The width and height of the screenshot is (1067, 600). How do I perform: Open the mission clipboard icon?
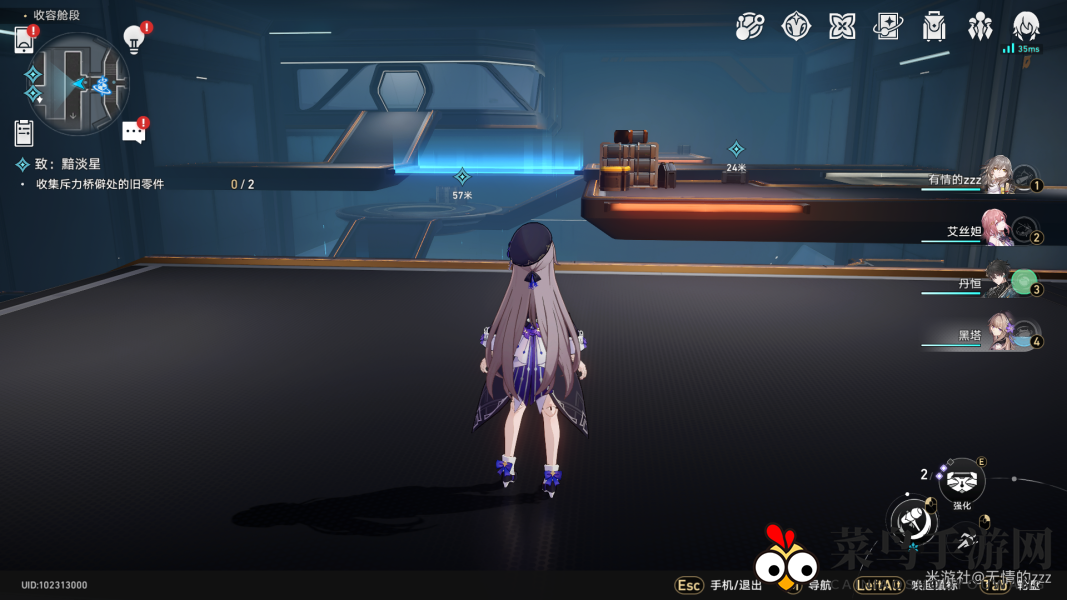pos(24,132)
